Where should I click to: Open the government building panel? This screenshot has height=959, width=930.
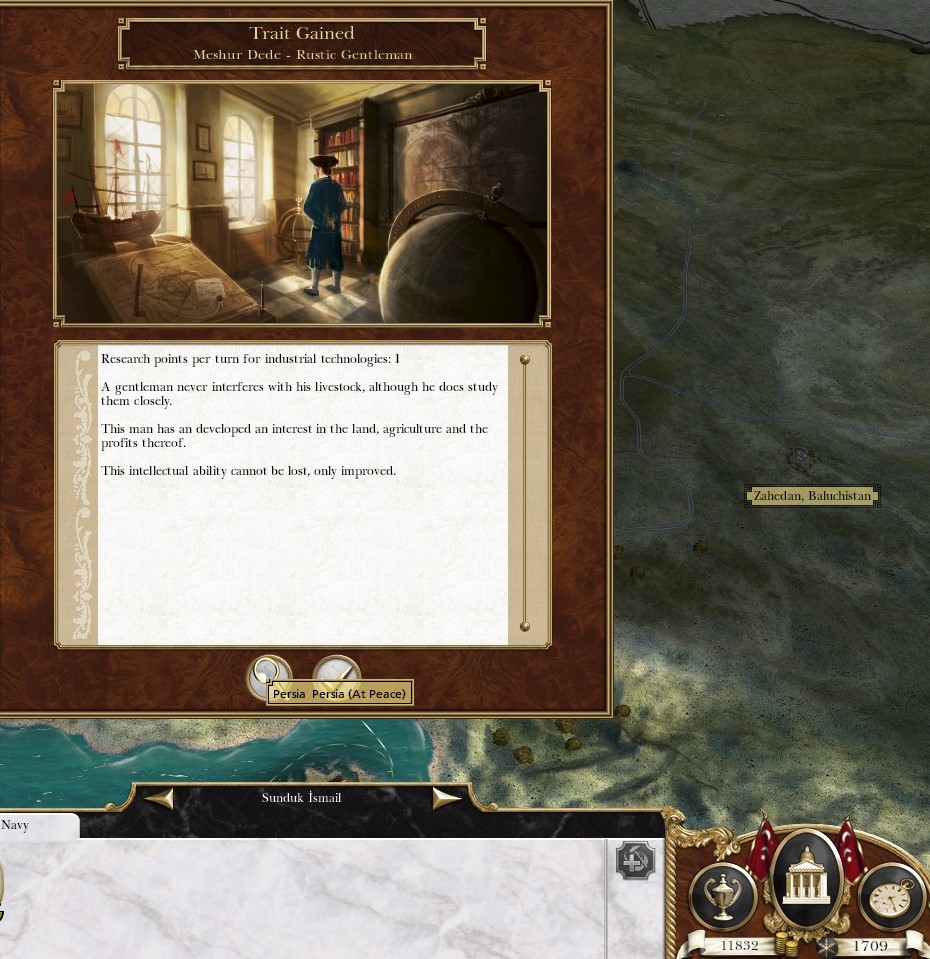(805, 882)
